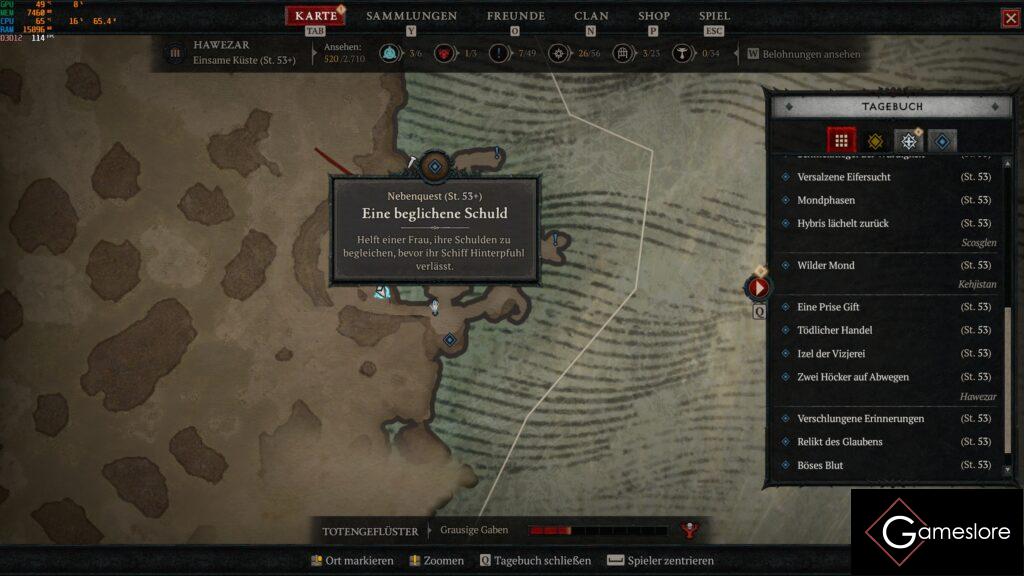Select Zwei Höcker auf Abwegen quest
The width and height of the screenshot is (1024, 576).
click(x=852, y=377)
